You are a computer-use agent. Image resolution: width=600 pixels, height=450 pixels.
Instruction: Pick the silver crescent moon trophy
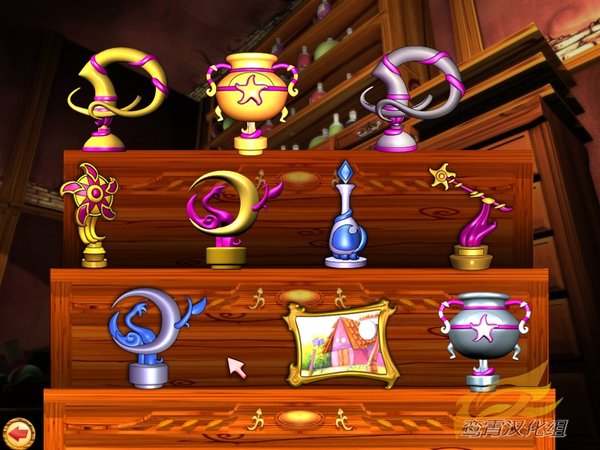click(152, 335)
